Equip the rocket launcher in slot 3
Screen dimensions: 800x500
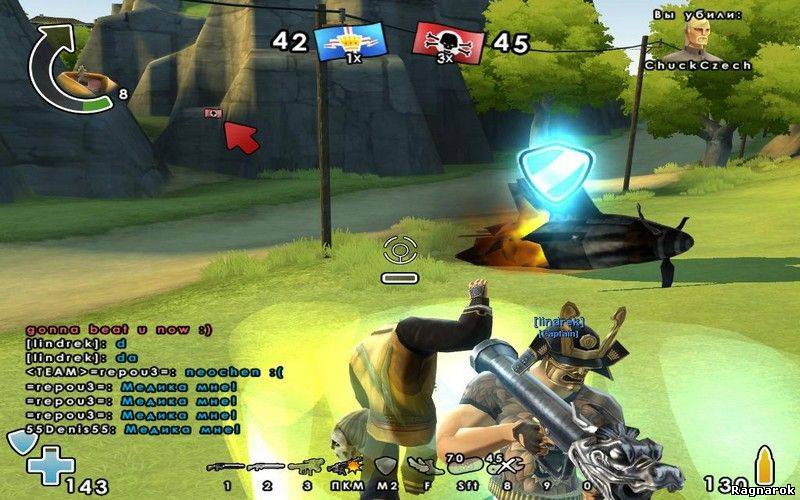pos(306,467)
